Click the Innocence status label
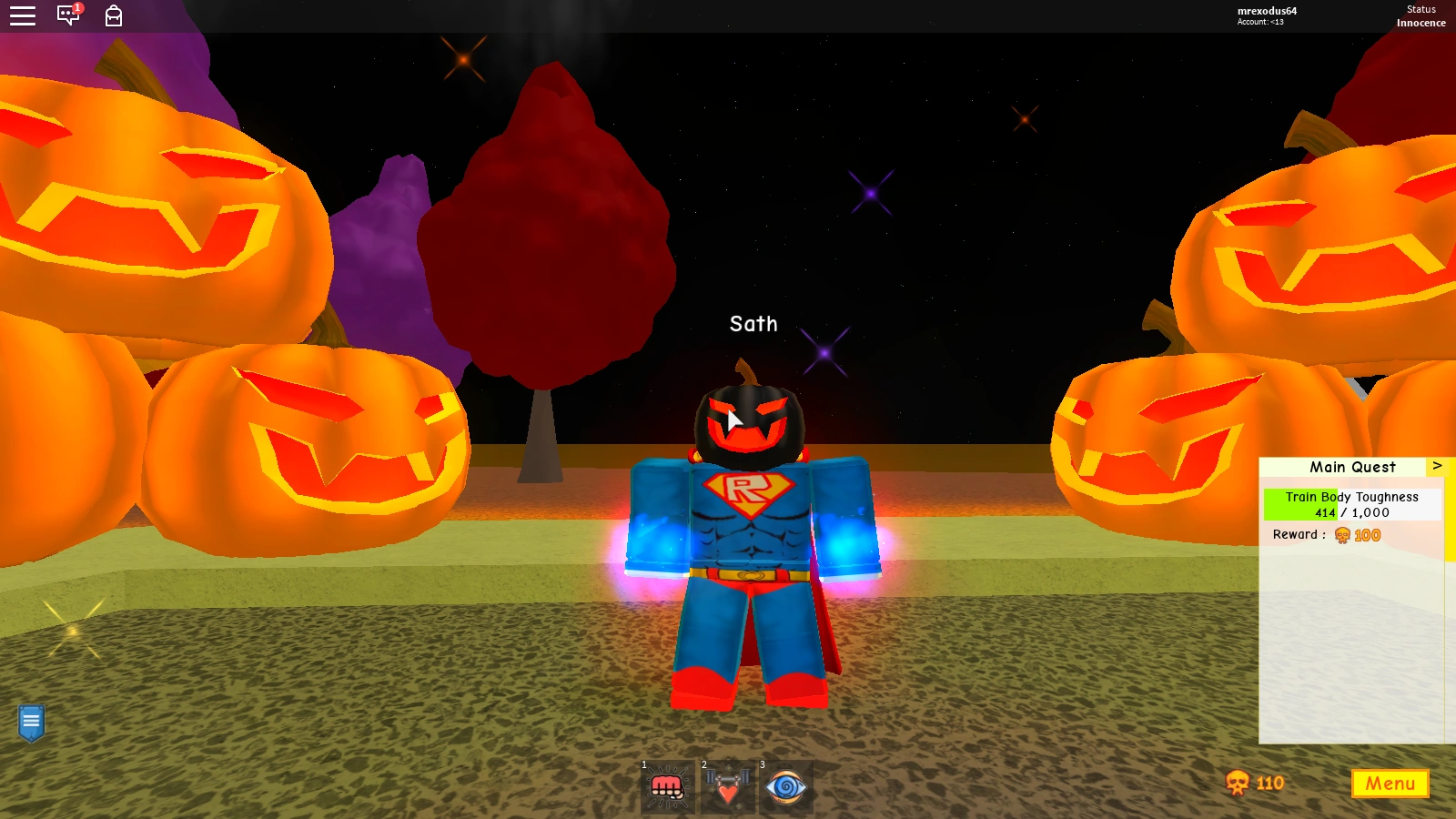1456x819 pixels. tap(1421, 23)
